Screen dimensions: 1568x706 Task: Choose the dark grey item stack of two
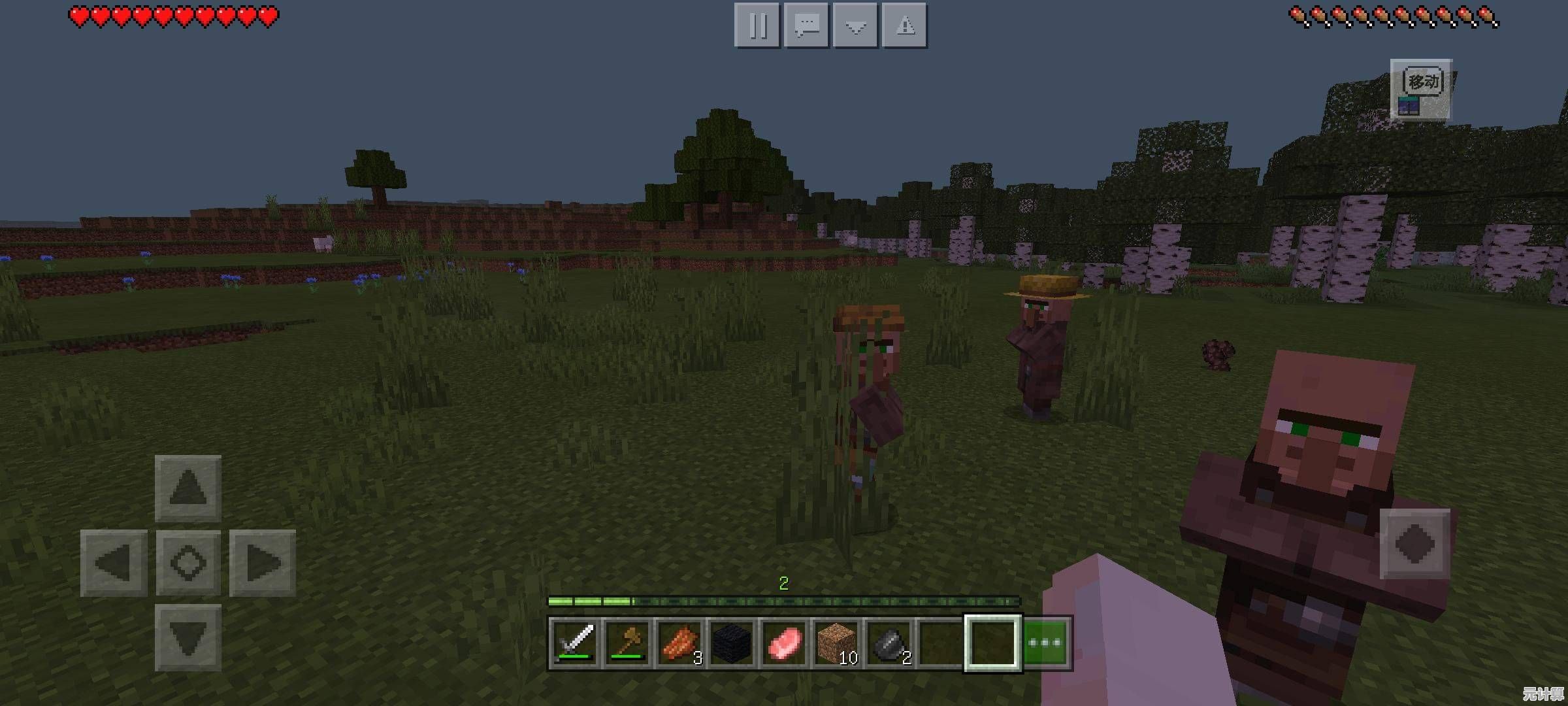pyautogui.click(x=888, y=643)
